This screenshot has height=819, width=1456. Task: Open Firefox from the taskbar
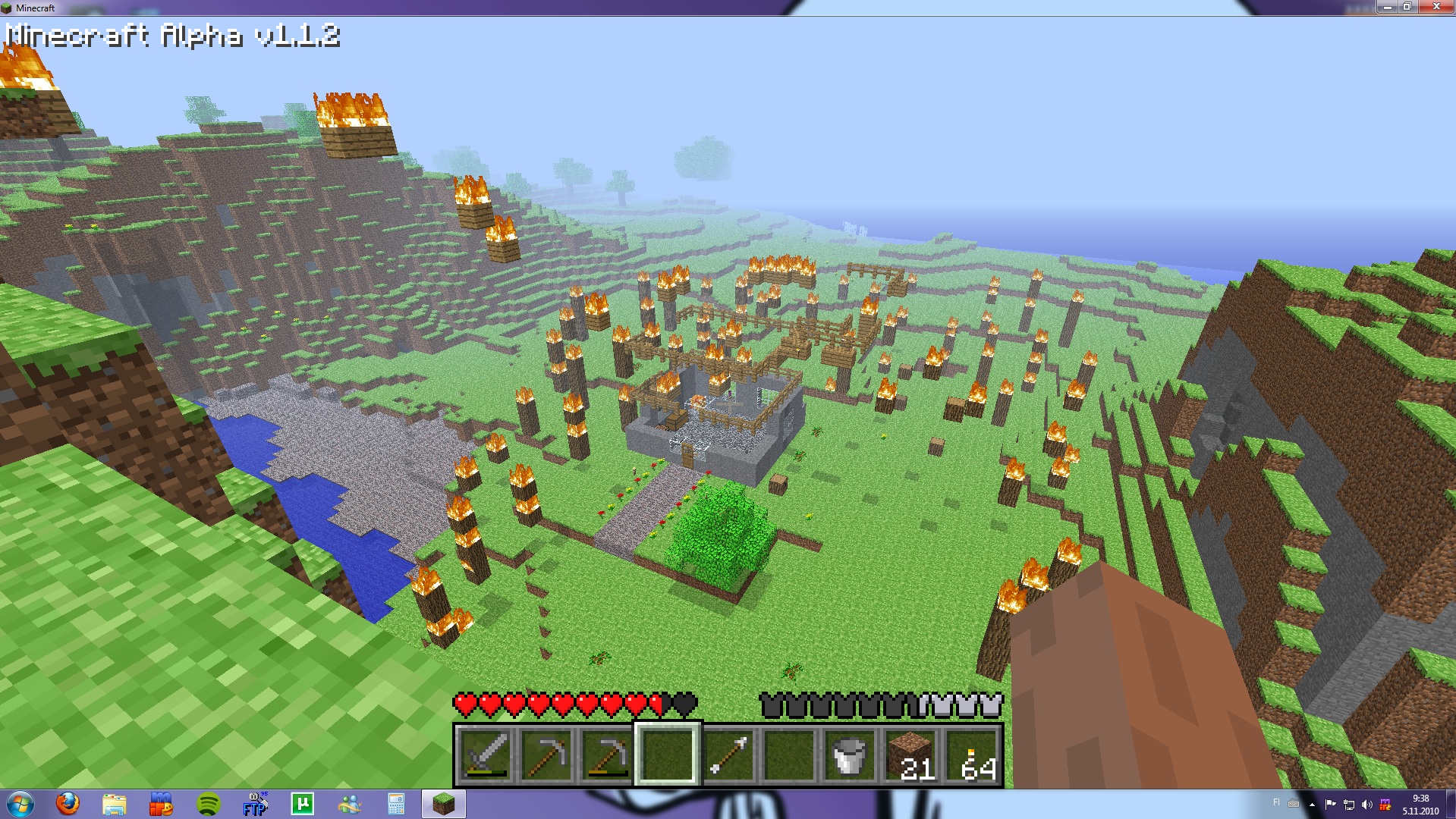tap(68, 803)
